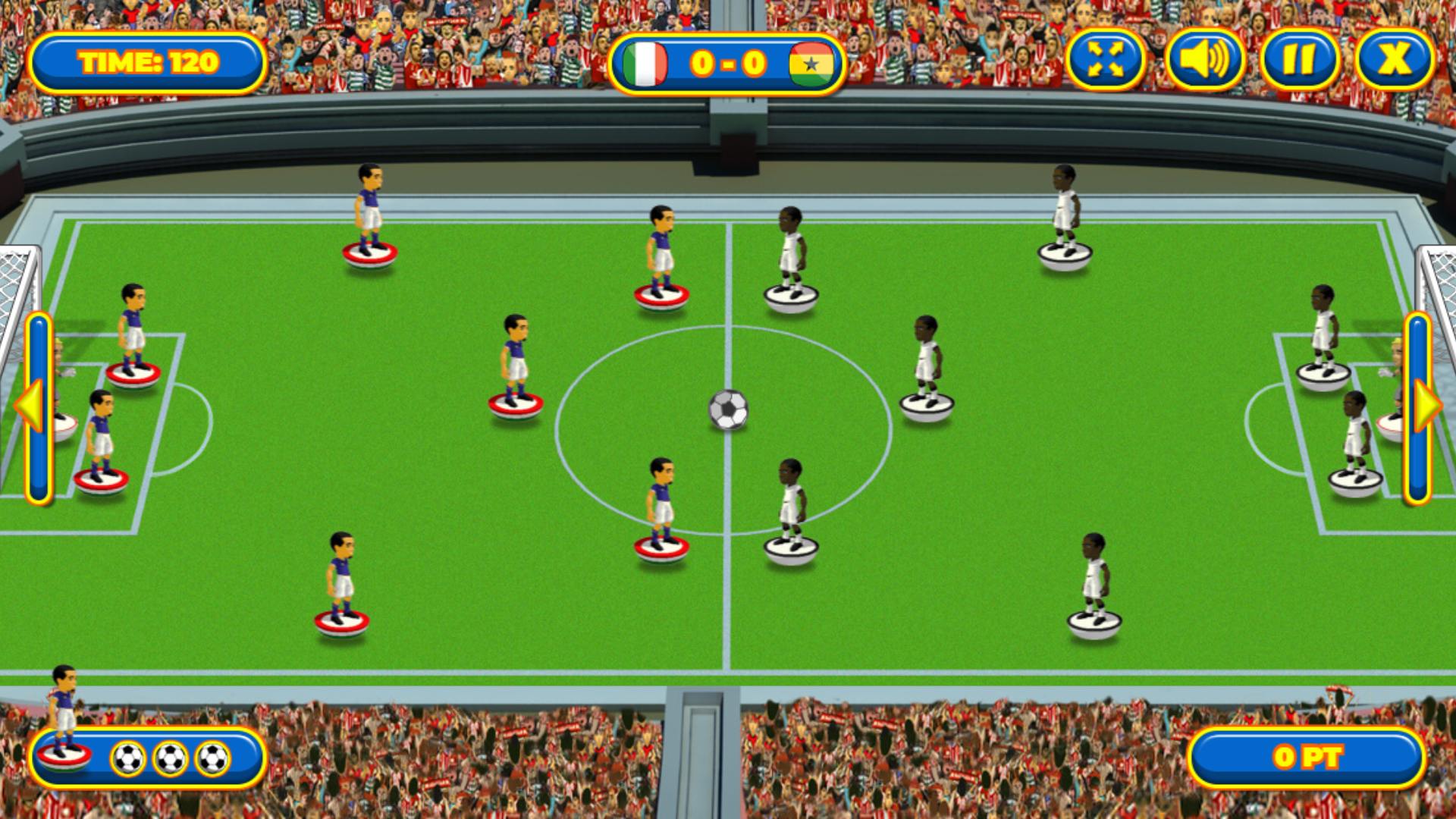
Task: Click the Ghana flag in the scoreboard
Action: tap(813, 64)
